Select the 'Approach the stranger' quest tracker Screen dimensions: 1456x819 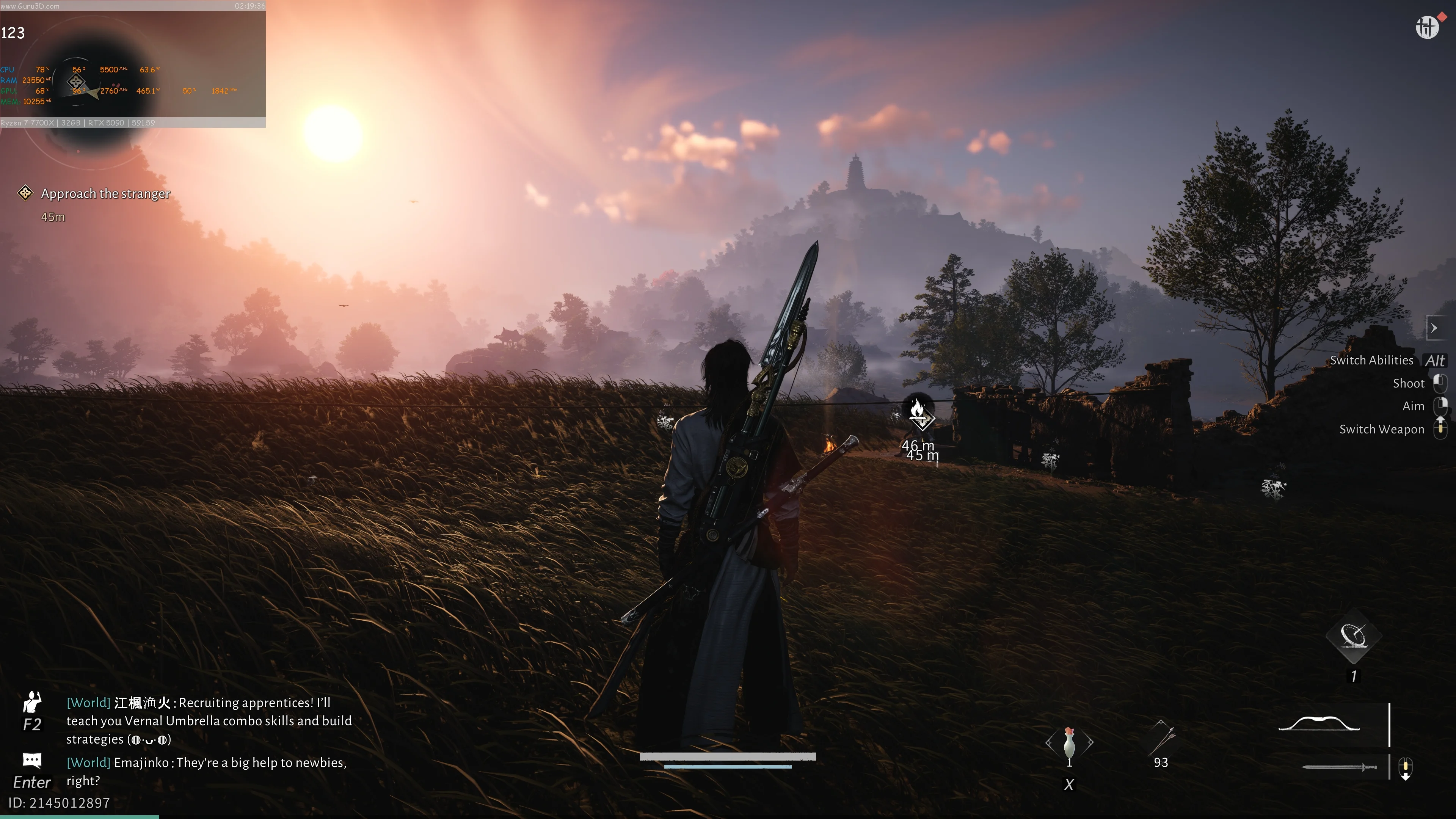[x=105, y=194]
